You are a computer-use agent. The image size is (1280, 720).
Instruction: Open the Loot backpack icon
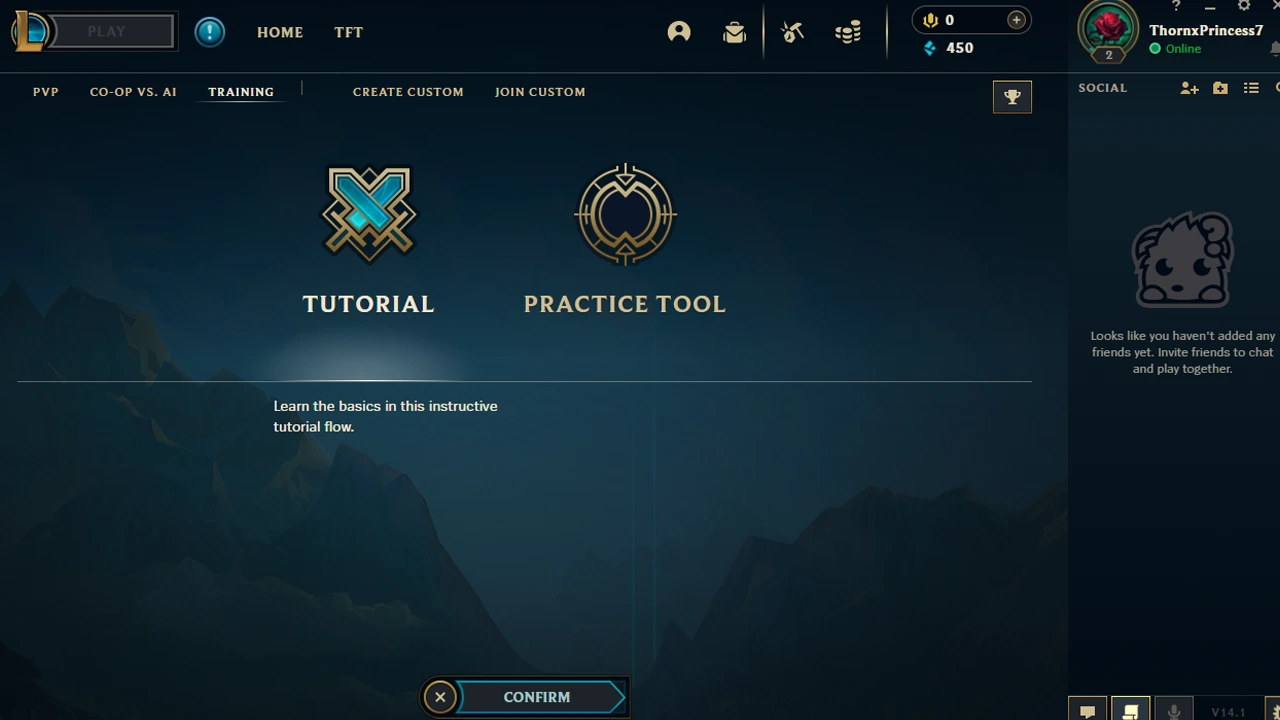[735, 31]
